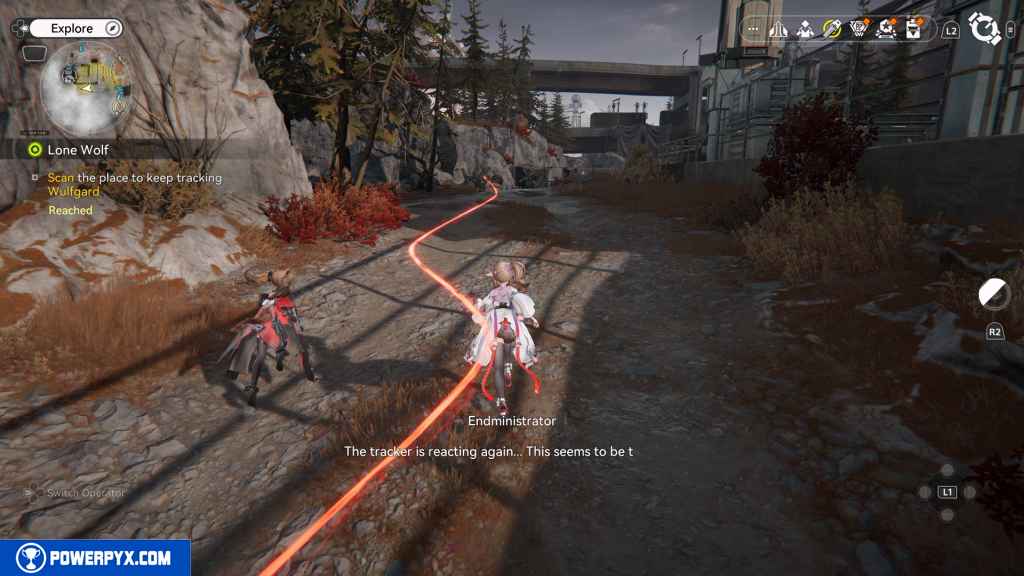Click the PowerPyx.com watermark logo
Image resolution: width=1024 pixels, height=576 pixels.
click(x=95, y=558)
